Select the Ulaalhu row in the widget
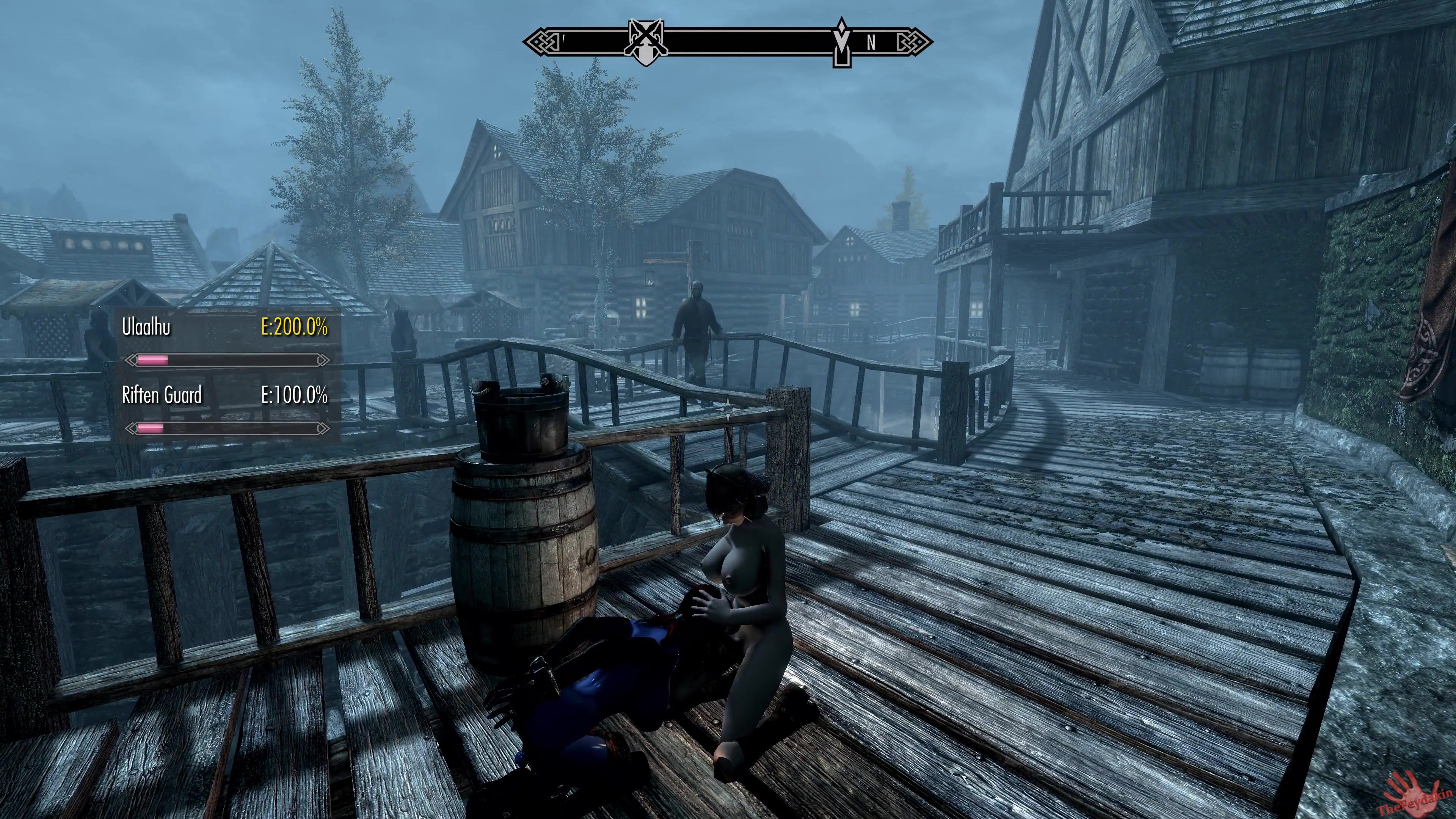Viewport: 1456px width, 819px height. pyautogui.click(x=225, y=327)
